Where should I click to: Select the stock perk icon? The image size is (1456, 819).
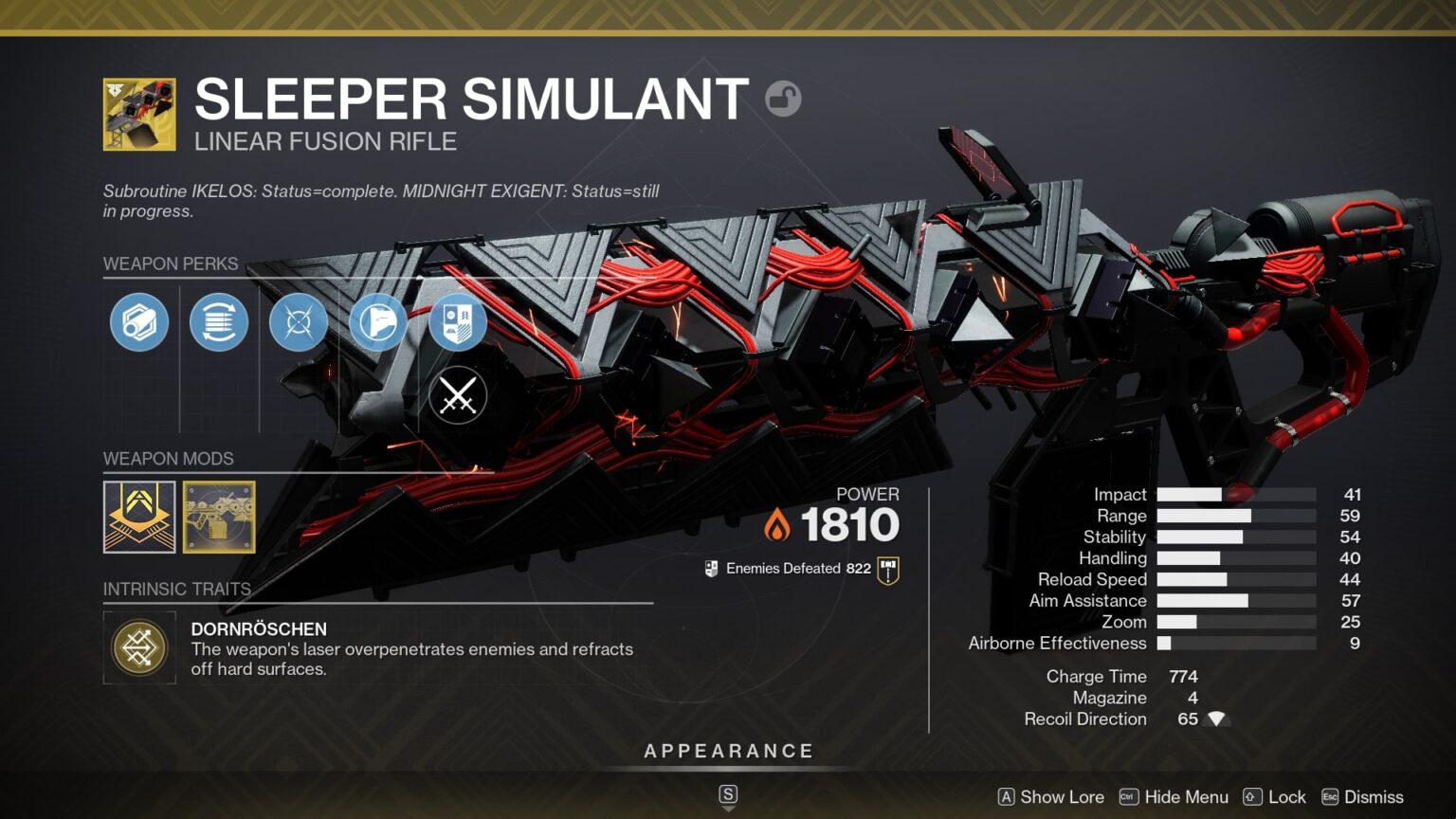pyautogui.click(x=377, y=322)
